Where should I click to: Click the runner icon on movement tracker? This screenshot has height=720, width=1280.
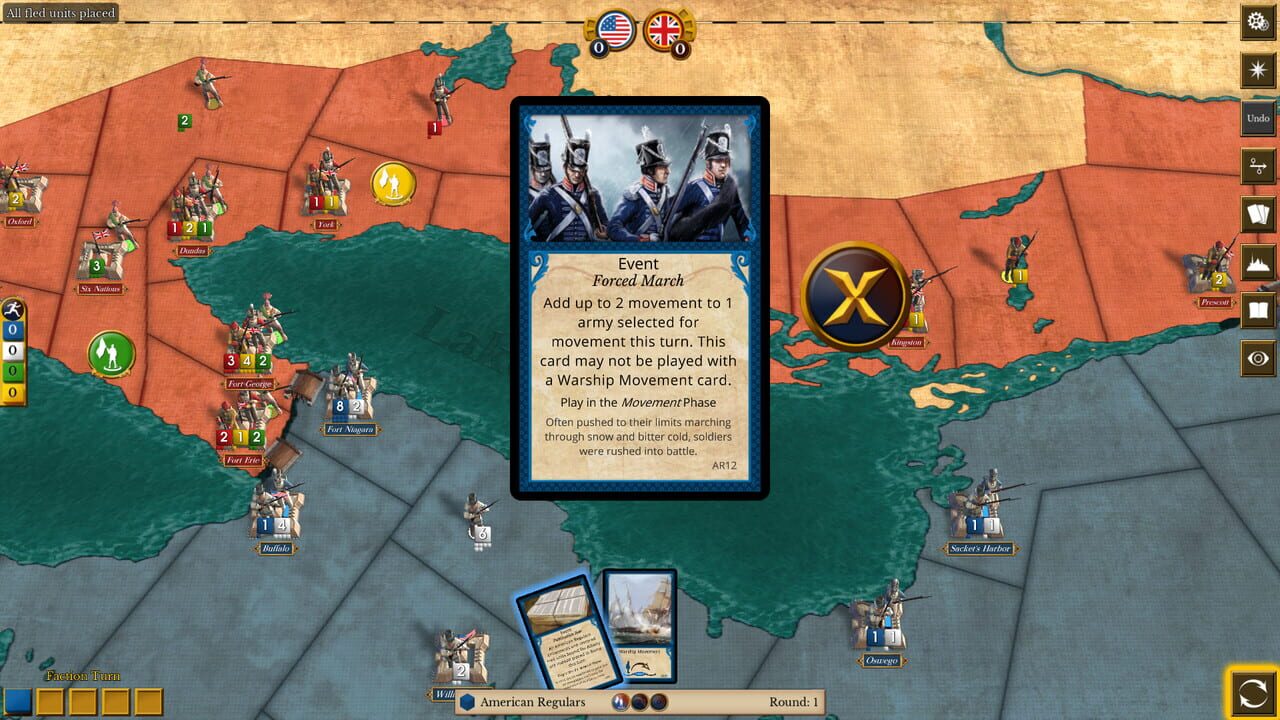13,308
